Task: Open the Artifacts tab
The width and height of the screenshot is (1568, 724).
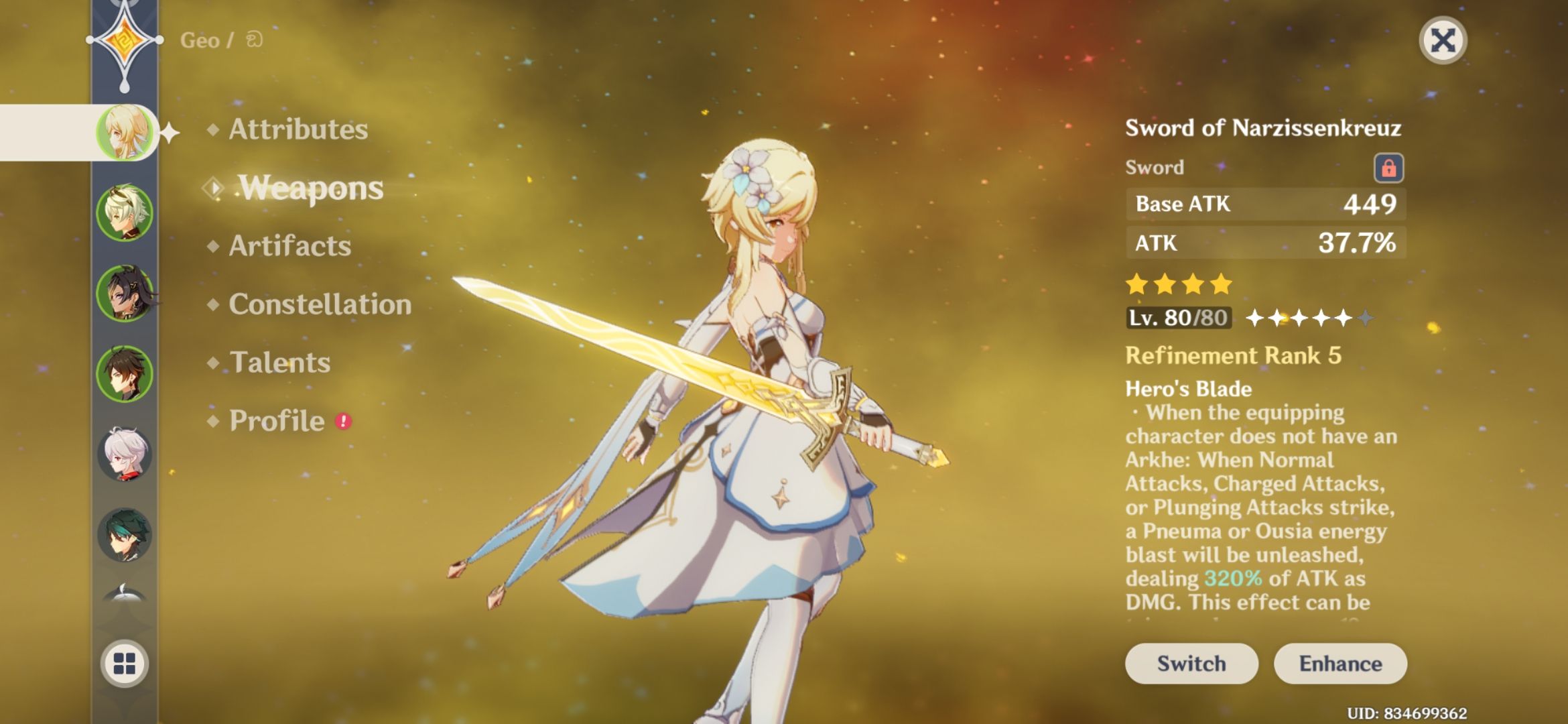Action: 289,246
